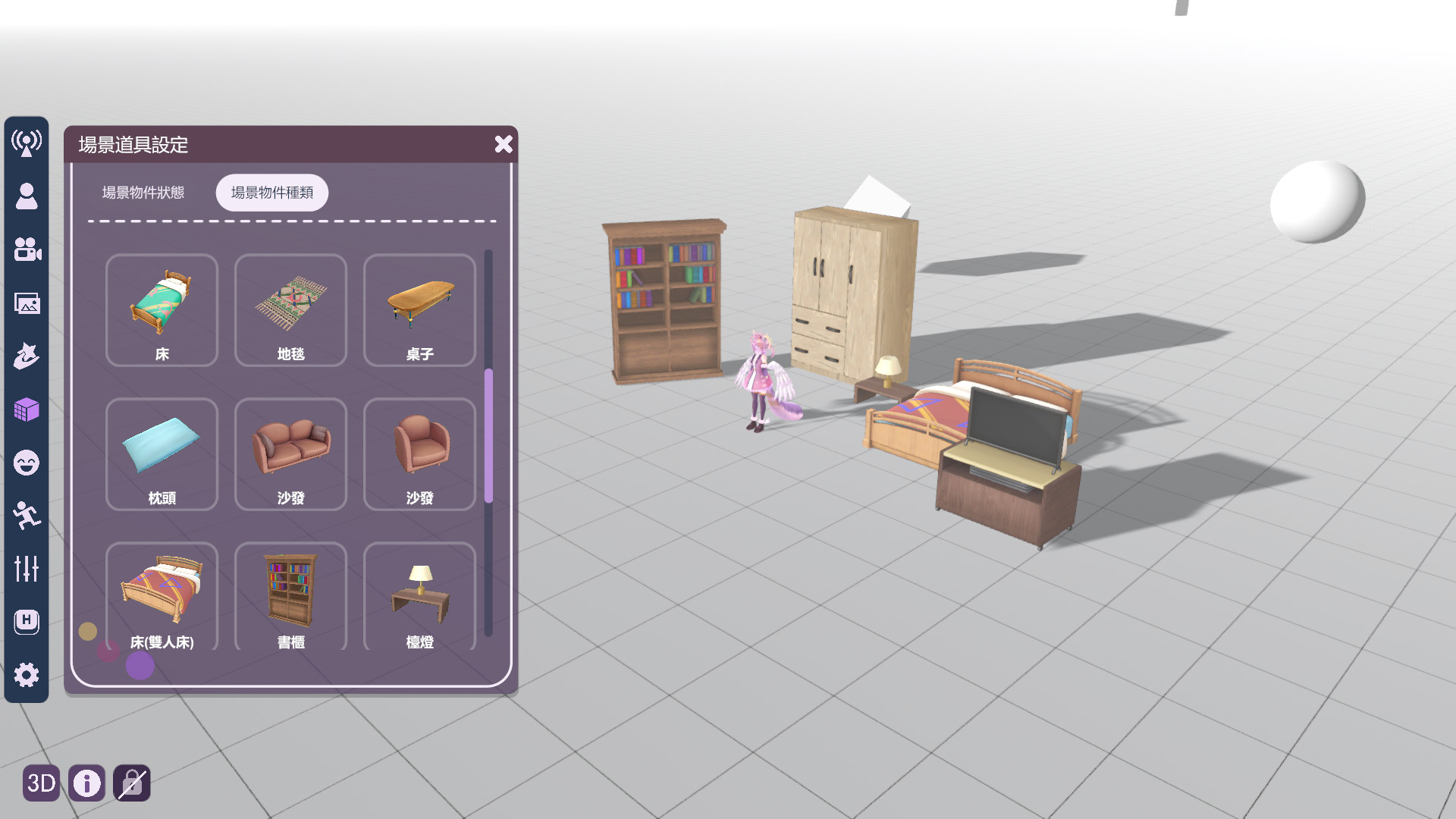The width and height of the screenshot is (1456, 819).
Task: Switch to the 場景物件種類 tab
Action: (x=271, y=193)
